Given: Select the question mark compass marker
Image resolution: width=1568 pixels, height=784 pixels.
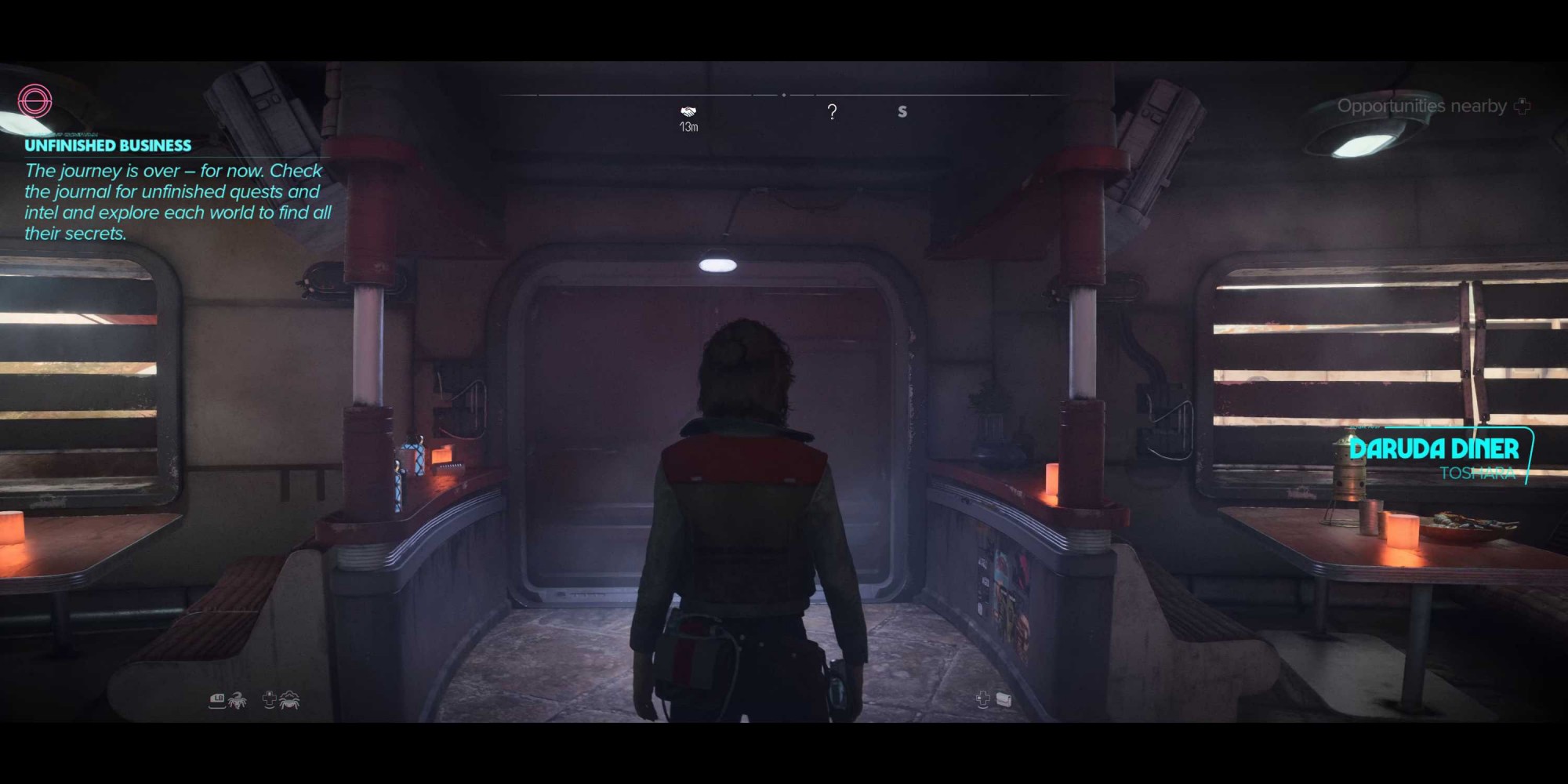Looking at the screenshot, I should pyautogui.click(x=832, y=112).
